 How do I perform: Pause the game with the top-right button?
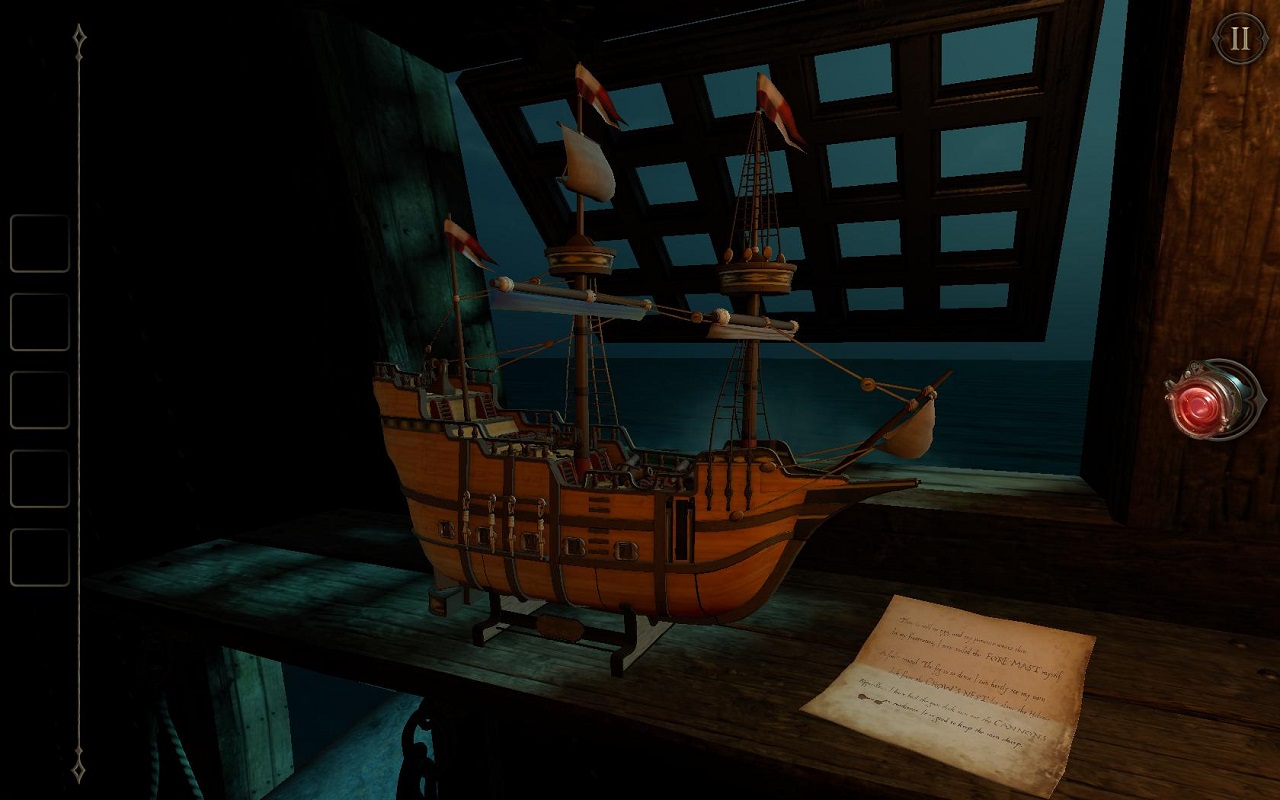(x=1240, y=39)
